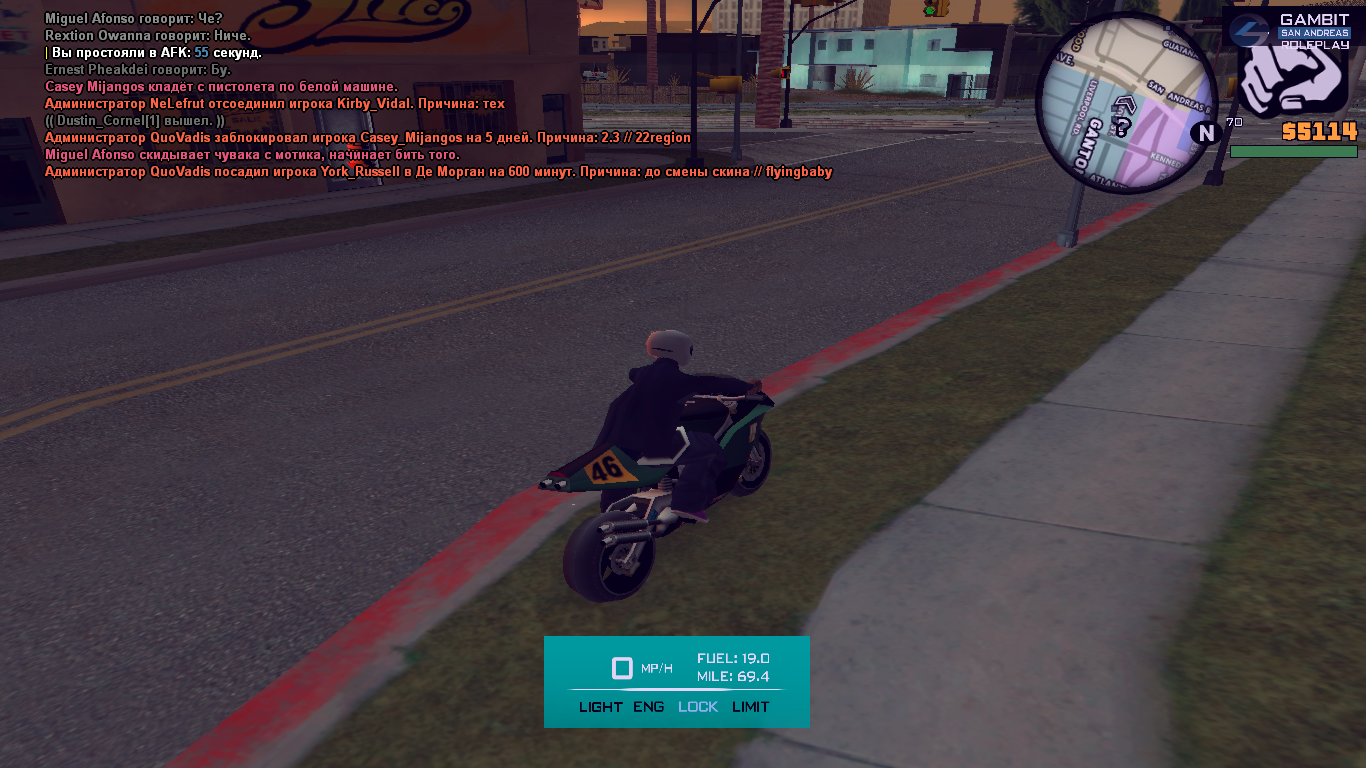Toggle the LIMIT speed limiter indicator
The width and height of the screenshot is (1366, 768).
[x=751, y=707]
